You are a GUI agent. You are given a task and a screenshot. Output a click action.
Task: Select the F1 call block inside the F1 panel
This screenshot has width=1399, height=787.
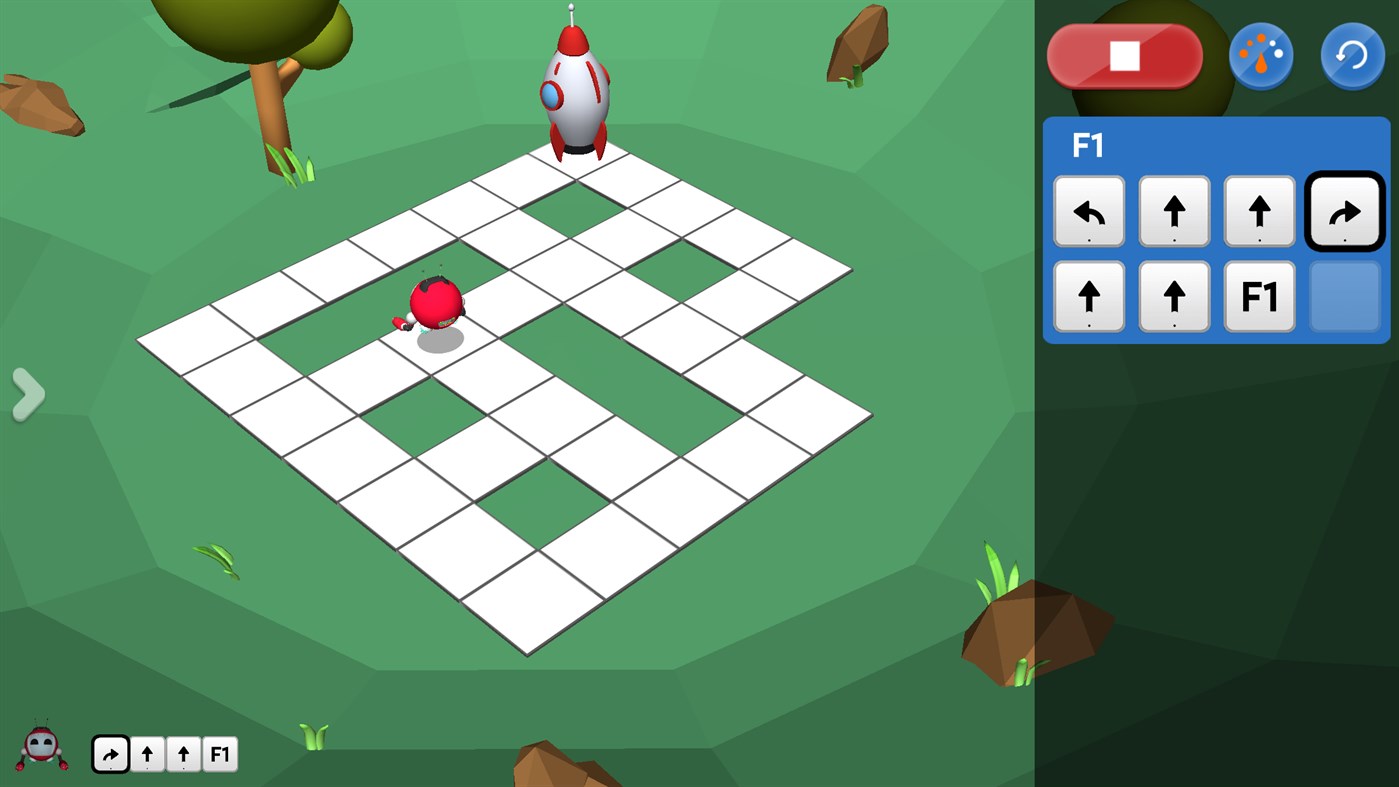point(1259,297)
